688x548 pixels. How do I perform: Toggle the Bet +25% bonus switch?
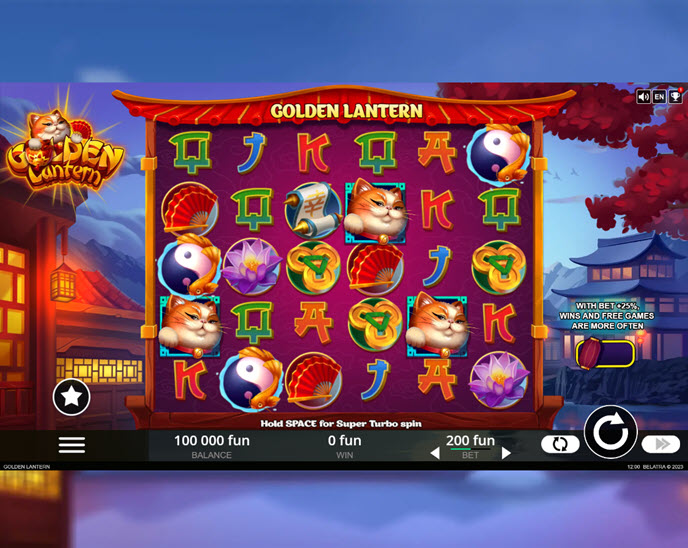click(605, 354)
